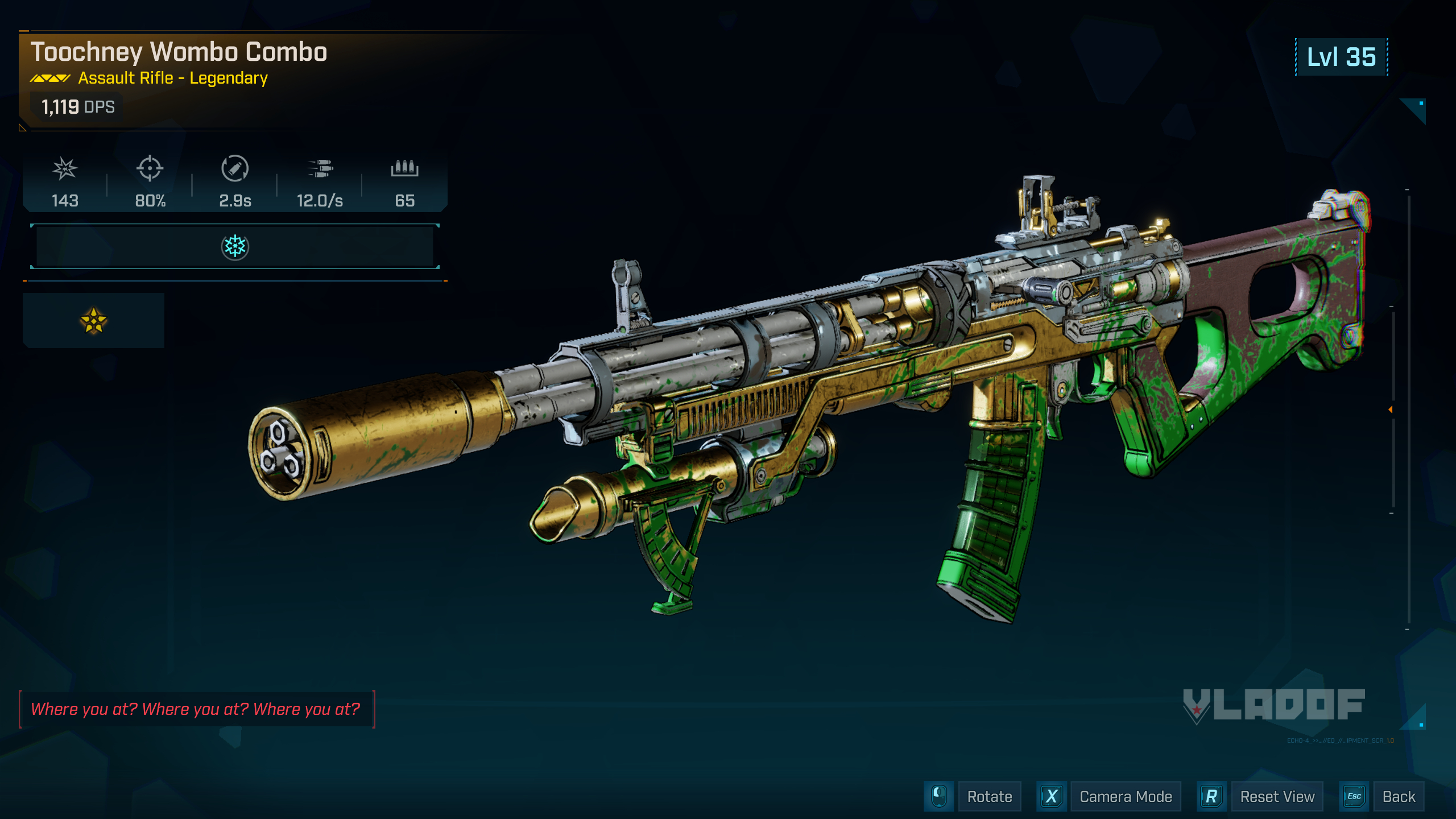Viewport: 1456px width, 819px height.
Task: Click the fire rate icon
Action: 320,169
